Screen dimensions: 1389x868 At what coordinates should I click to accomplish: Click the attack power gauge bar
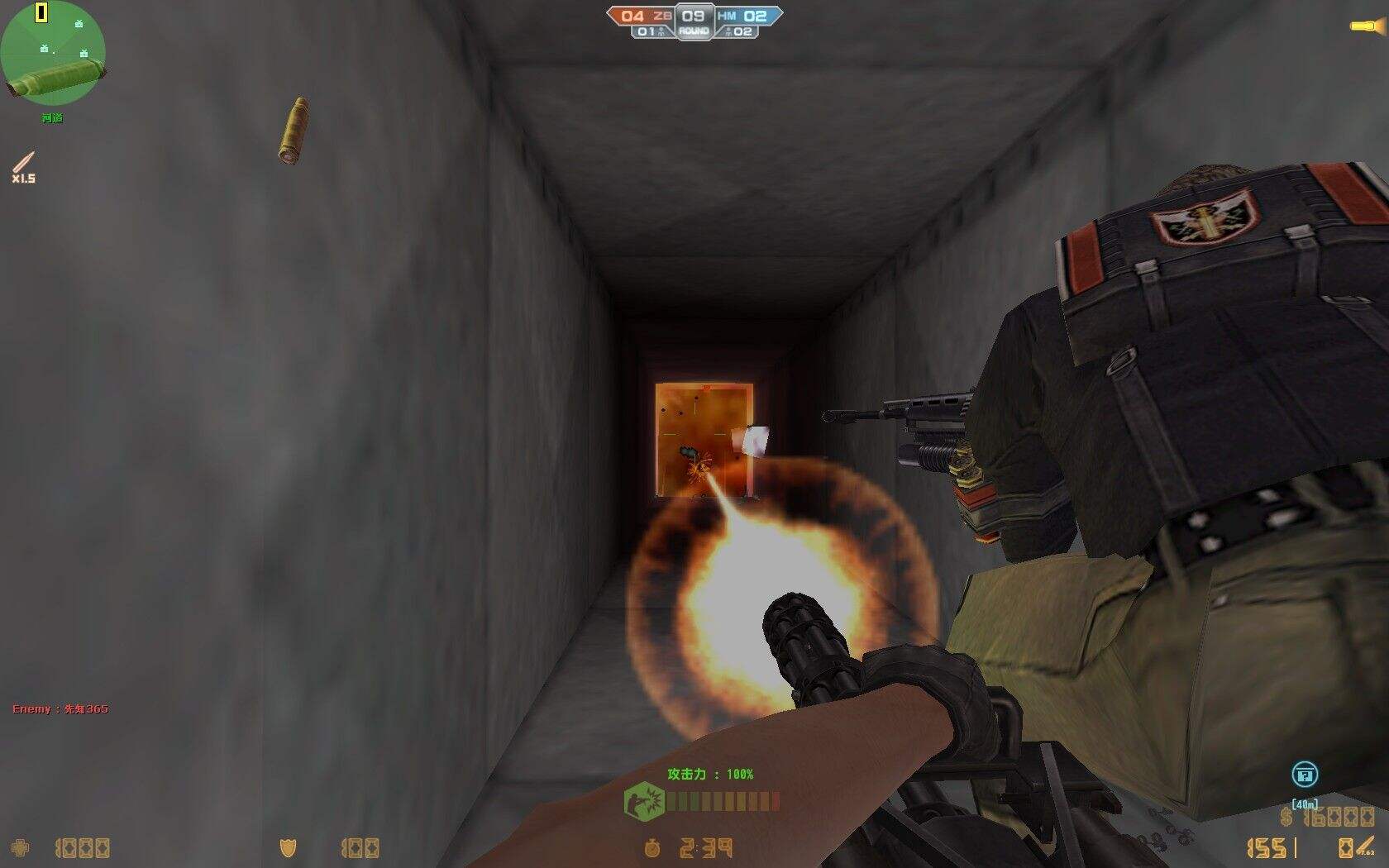tap(723, 800)
